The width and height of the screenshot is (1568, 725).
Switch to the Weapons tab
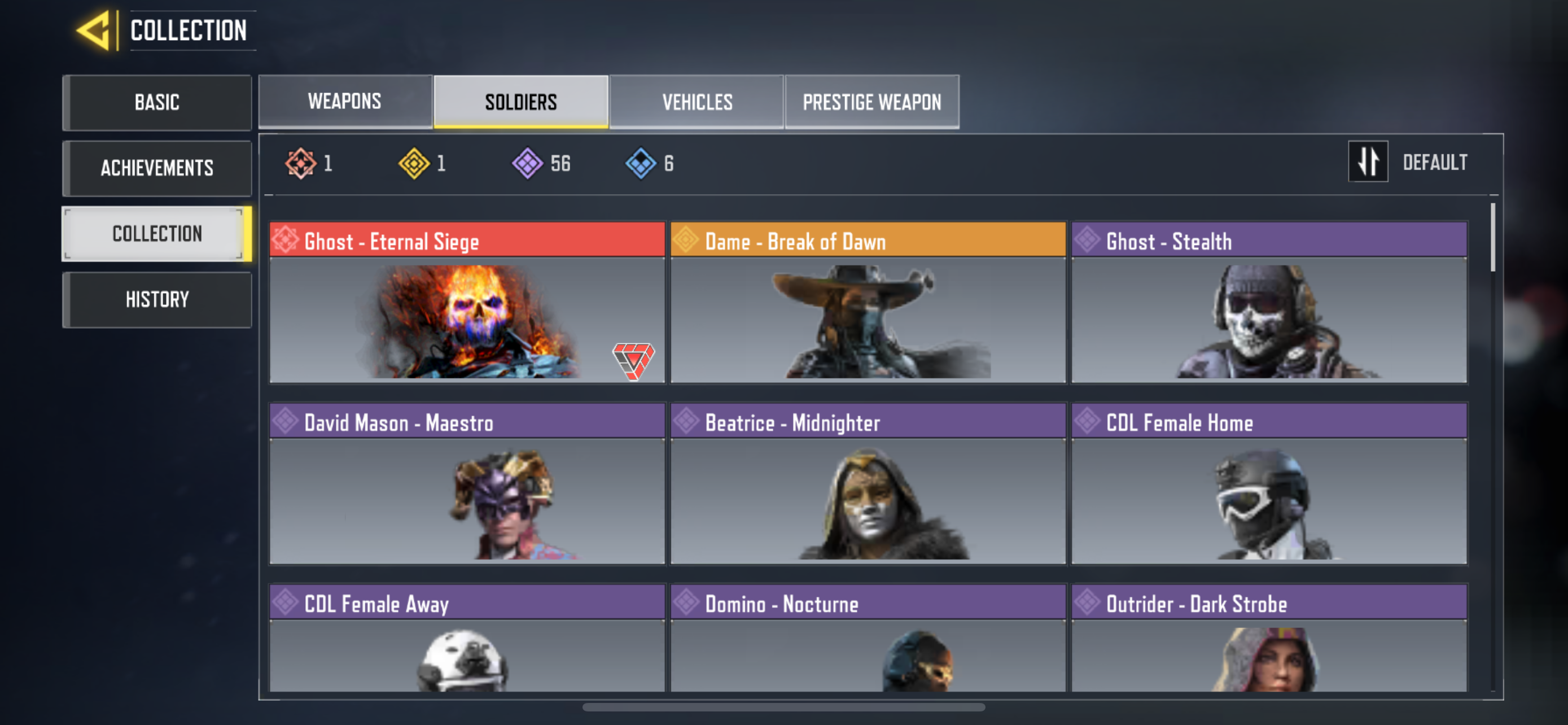tap(344, 101)
